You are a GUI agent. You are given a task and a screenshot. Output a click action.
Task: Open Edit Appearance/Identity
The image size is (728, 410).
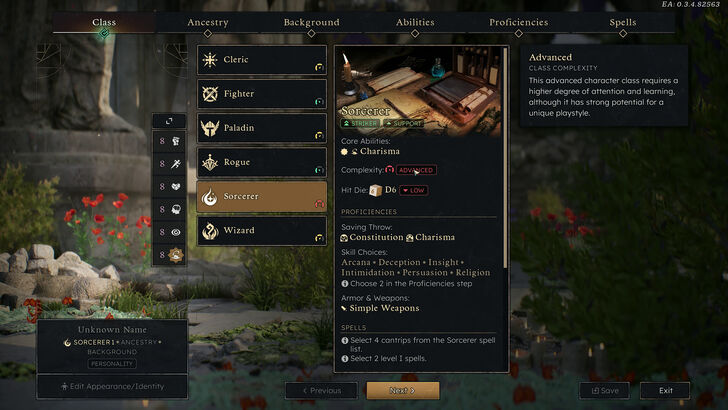tap(112, 386)
